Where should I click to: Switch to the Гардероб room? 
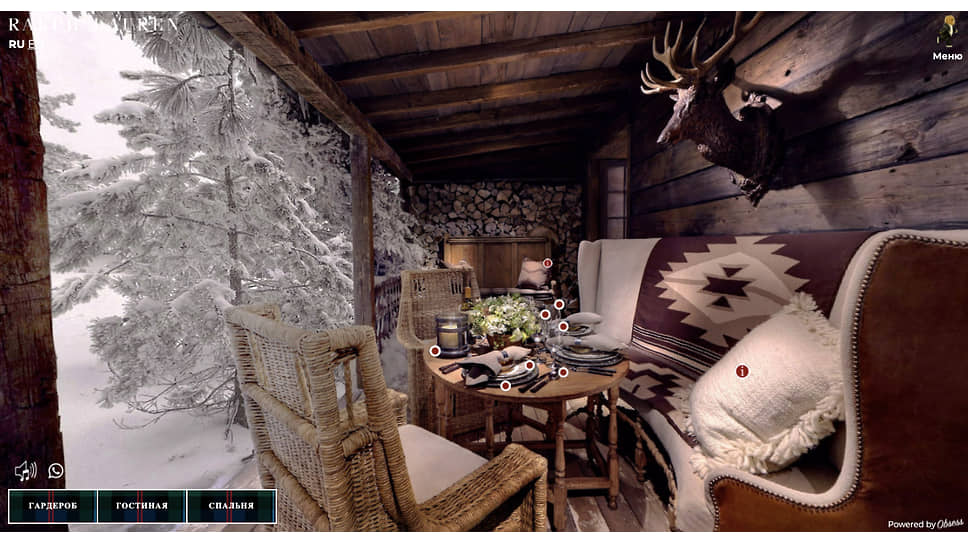[x=53, y=506]
